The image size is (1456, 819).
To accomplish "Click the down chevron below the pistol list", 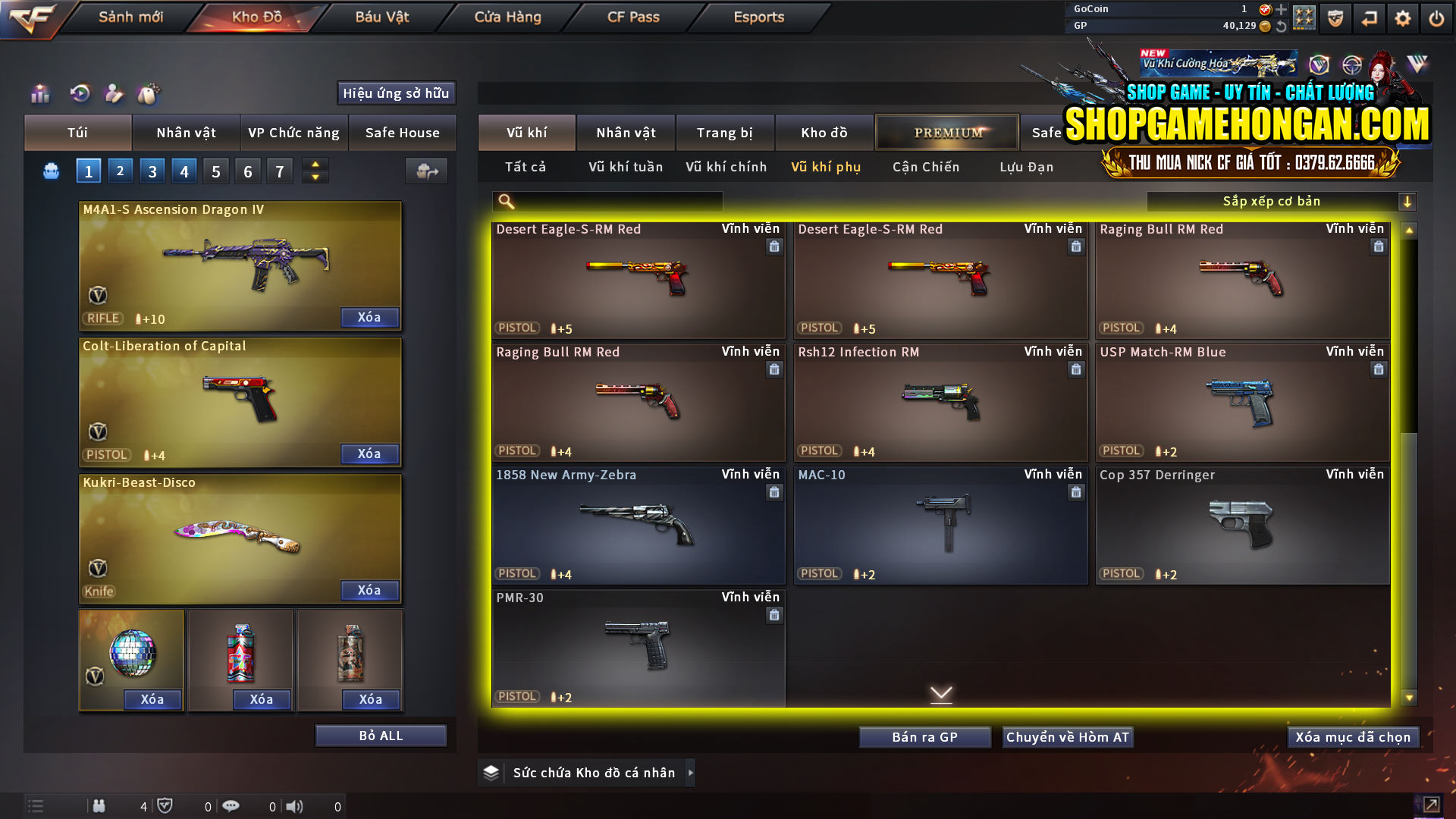I will (x=940, y=693).
